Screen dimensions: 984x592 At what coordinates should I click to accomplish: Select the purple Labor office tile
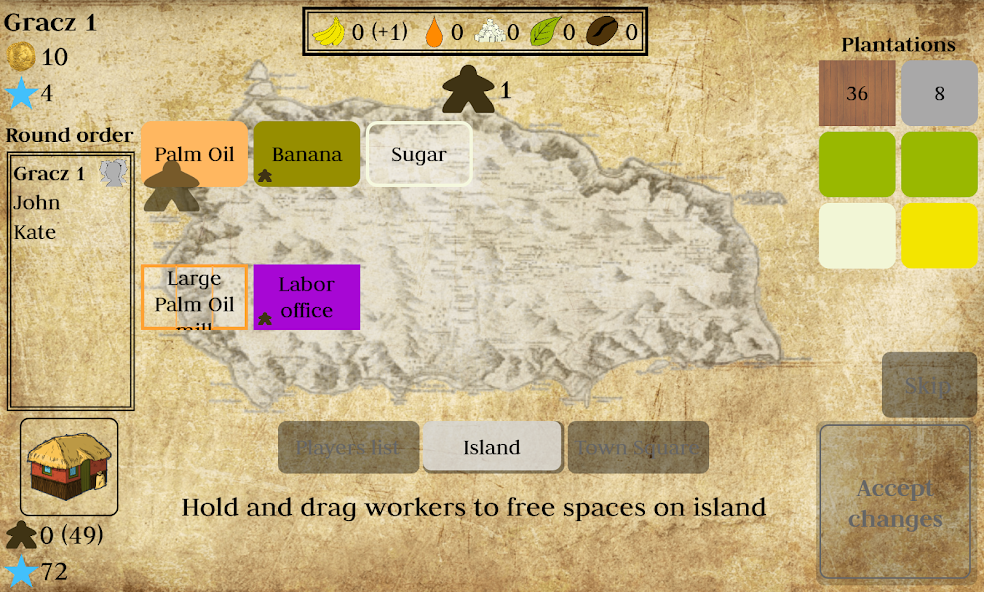coord(307,297)
